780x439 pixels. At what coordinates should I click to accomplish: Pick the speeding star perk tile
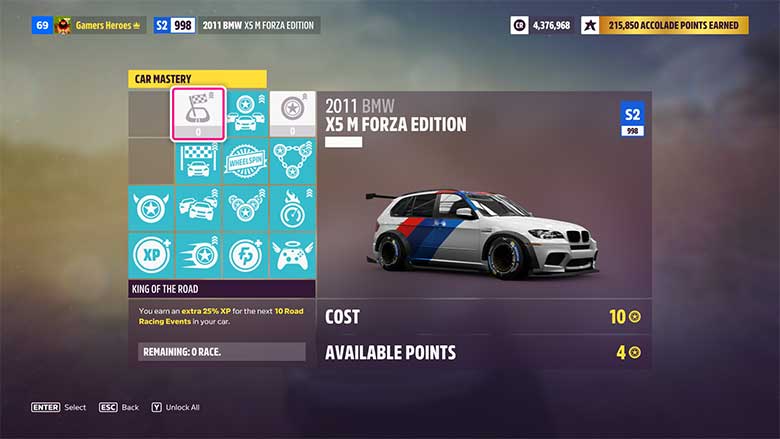pyautogui.click(x=198, y=255)
